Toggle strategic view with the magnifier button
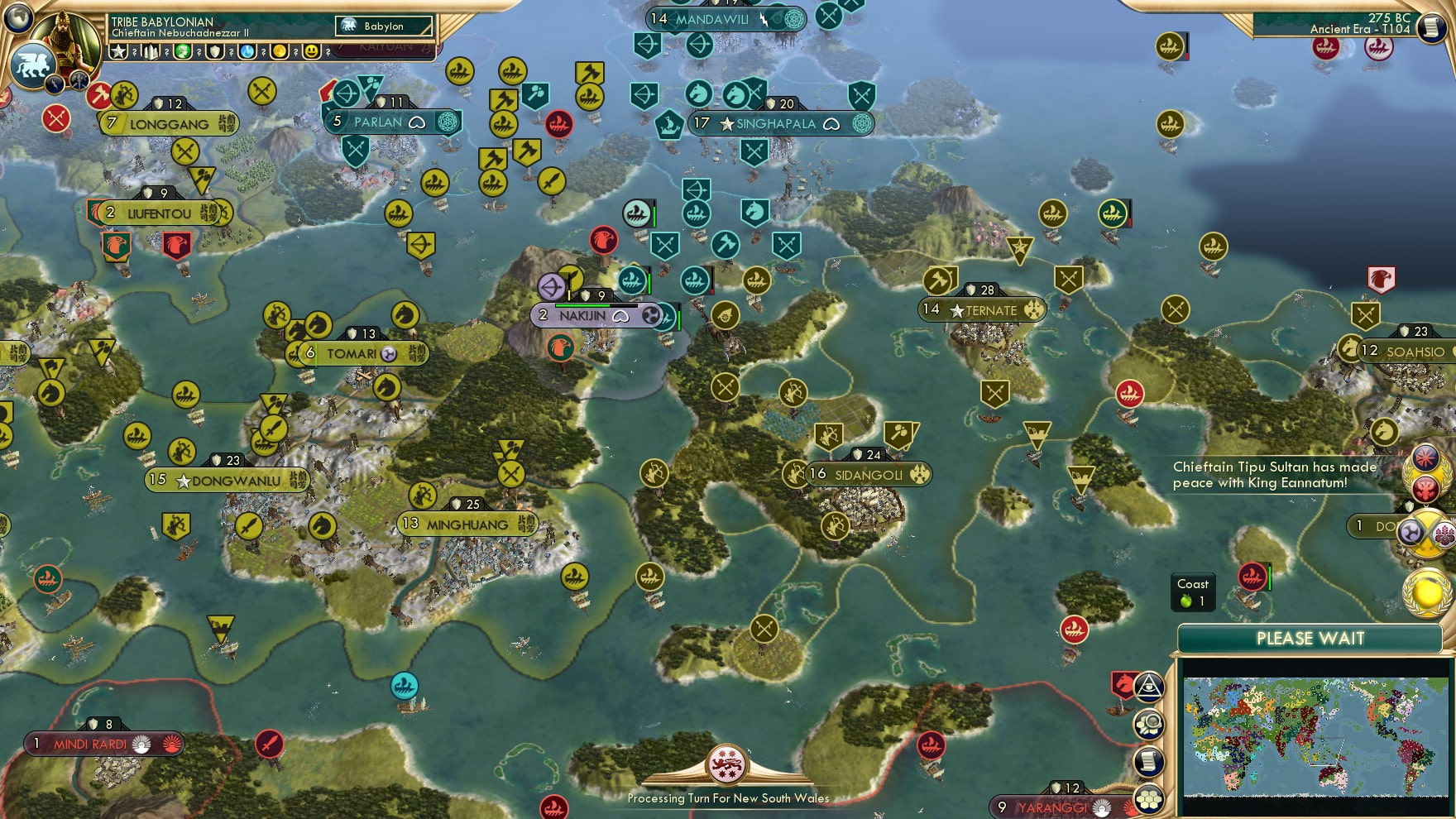Image resolution: width=1456 pixels, height=819 pixels. click(x=1150, y=725)
